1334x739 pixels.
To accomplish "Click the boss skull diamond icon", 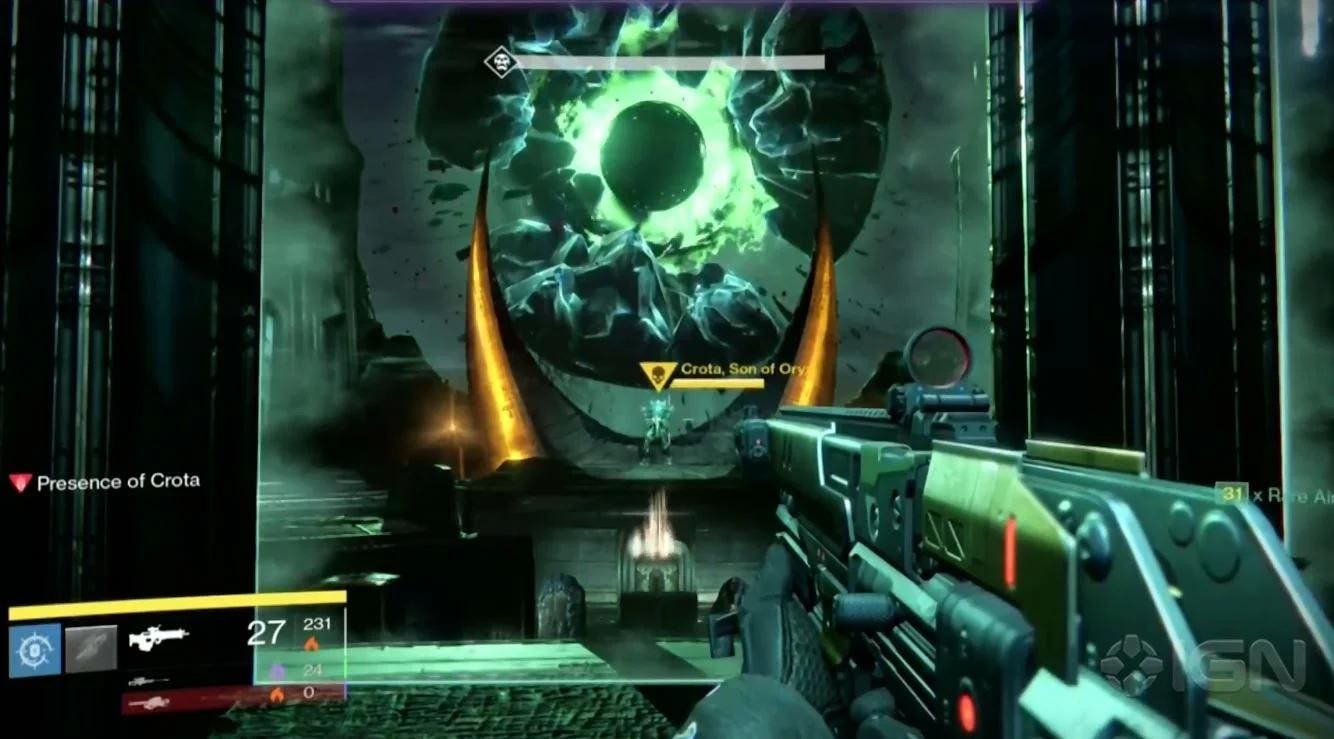I will (x=498, y=63).
